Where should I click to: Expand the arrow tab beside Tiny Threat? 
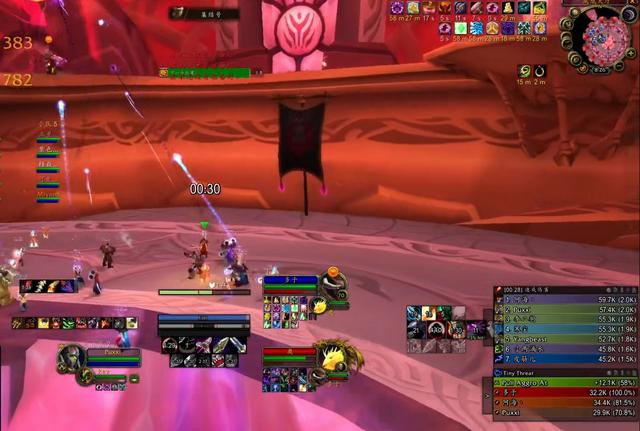point(487,397)
